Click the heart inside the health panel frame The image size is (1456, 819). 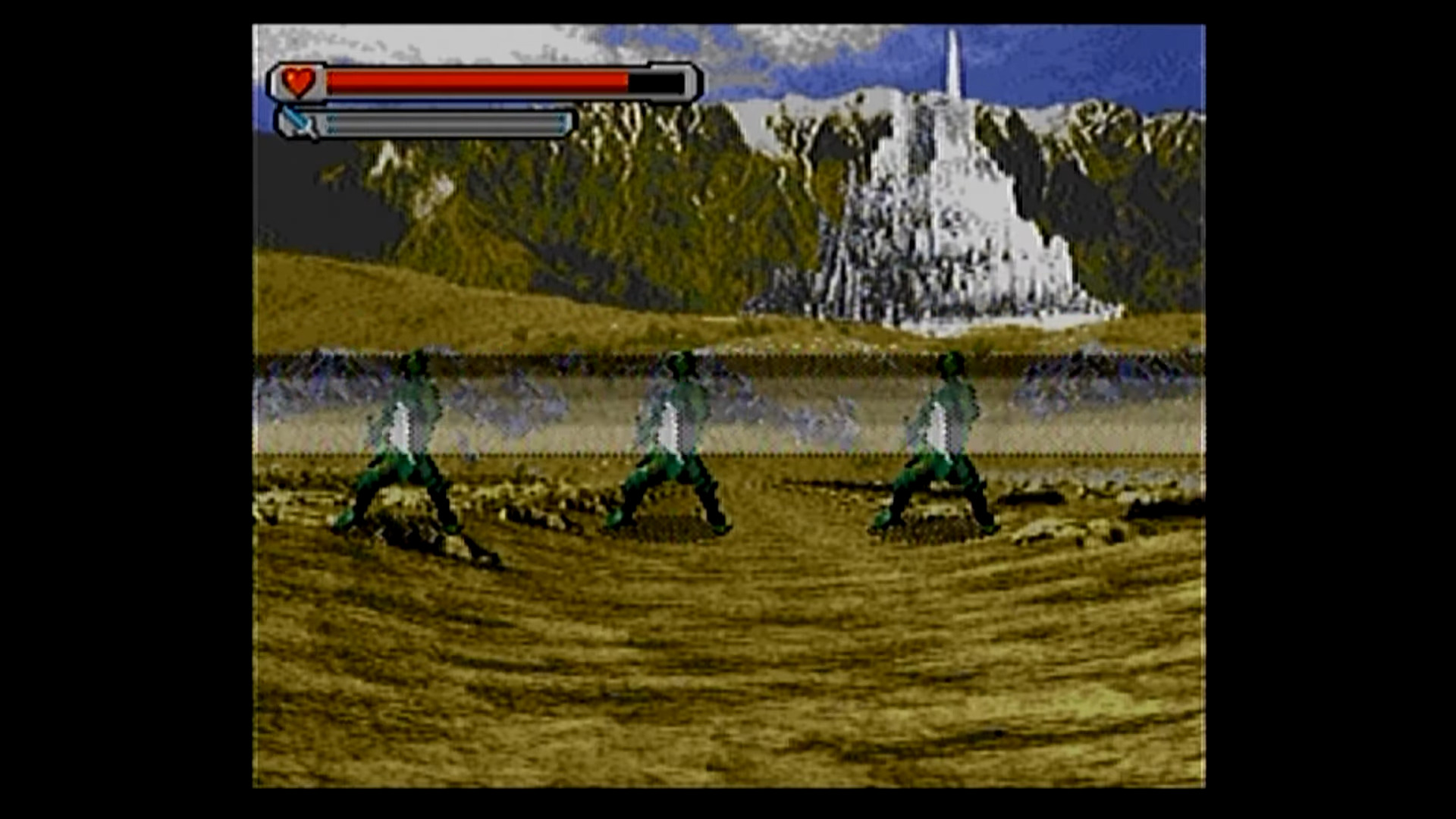pos(299,80)
